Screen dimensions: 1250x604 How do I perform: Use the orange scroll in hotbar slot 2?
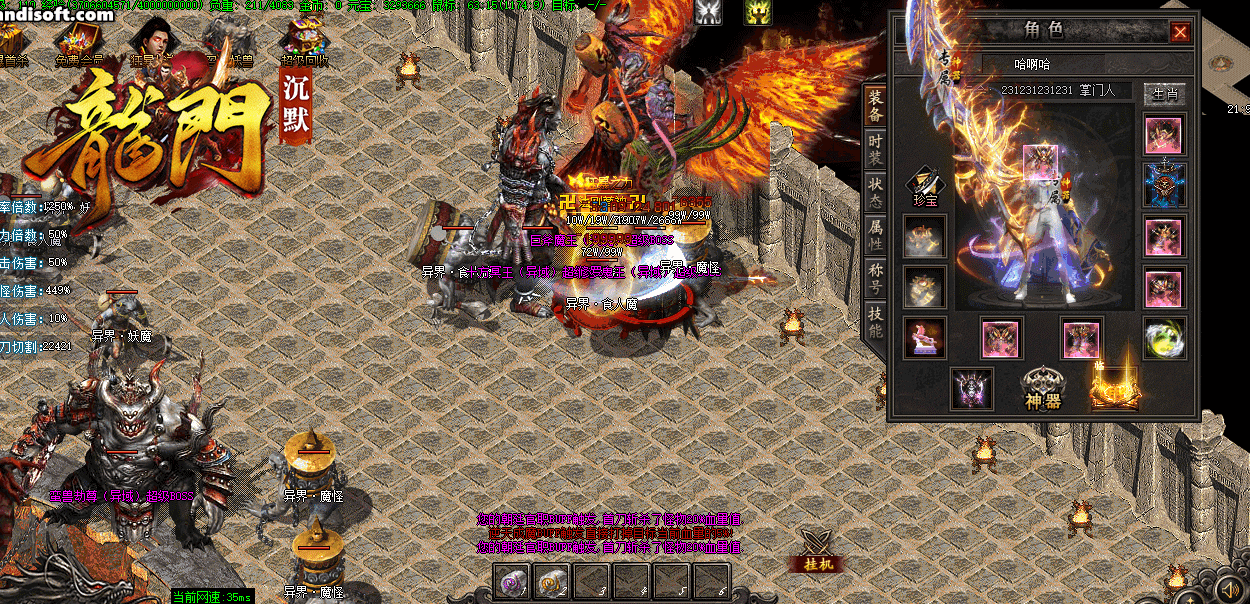(x=553, y=581)
